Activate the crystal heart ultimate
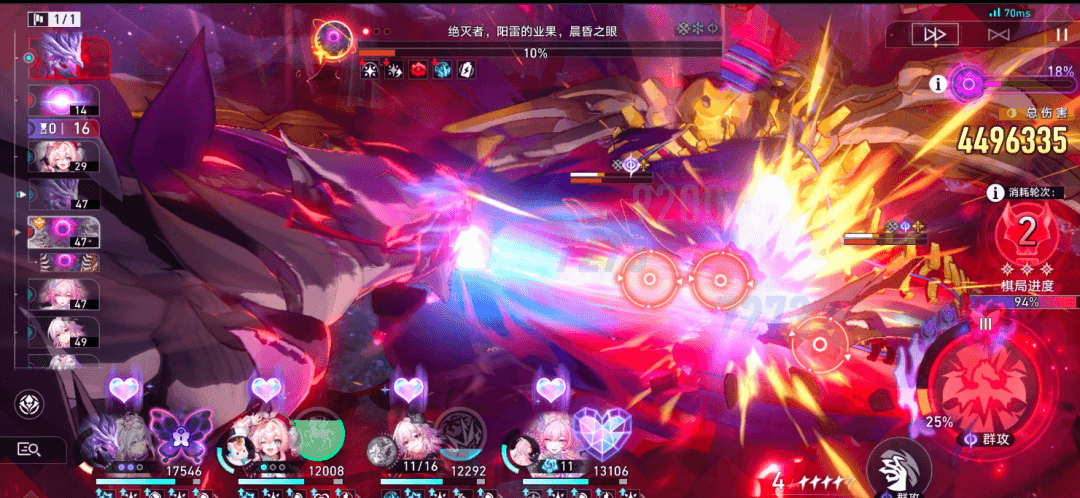 click(601, 436)
